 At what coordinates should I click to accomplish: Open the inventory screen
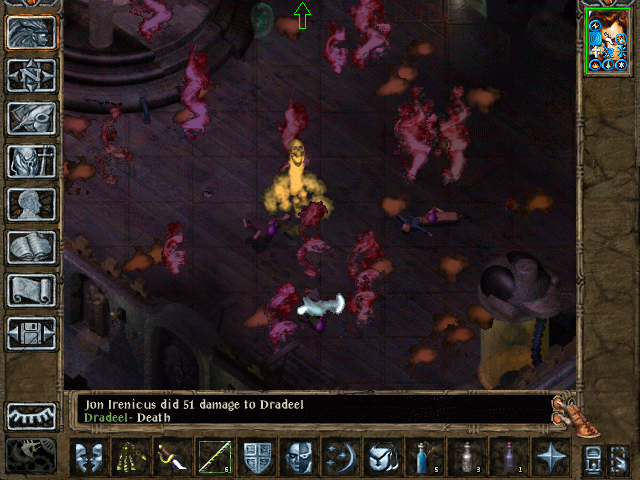click(32, 161)
